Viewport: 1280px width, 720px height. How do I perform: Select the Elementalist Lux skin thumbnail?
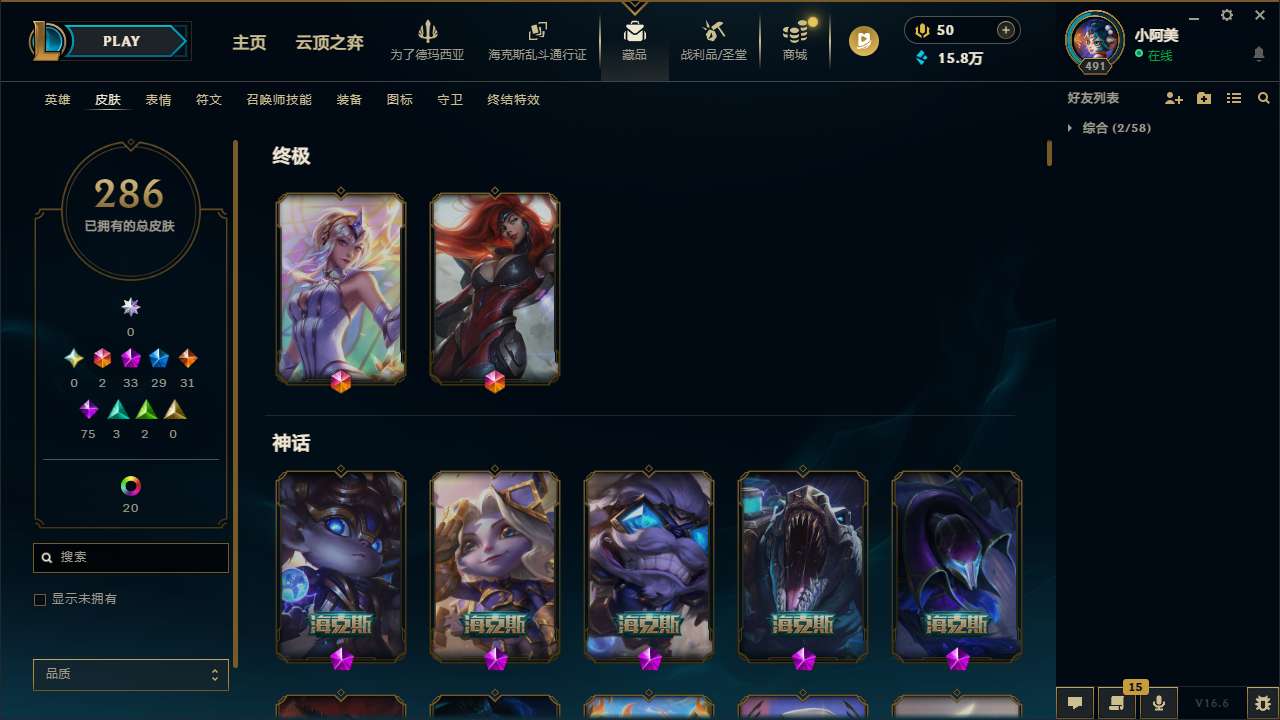pyautogui.click(x=340, y=287)
